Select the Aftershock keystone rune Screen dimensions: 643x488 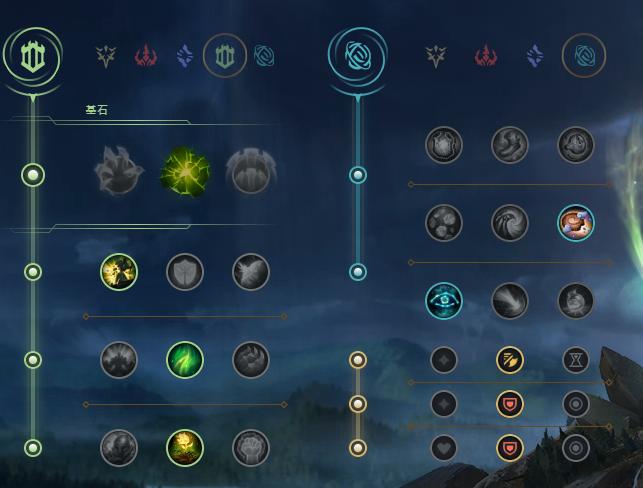point(185,172)
